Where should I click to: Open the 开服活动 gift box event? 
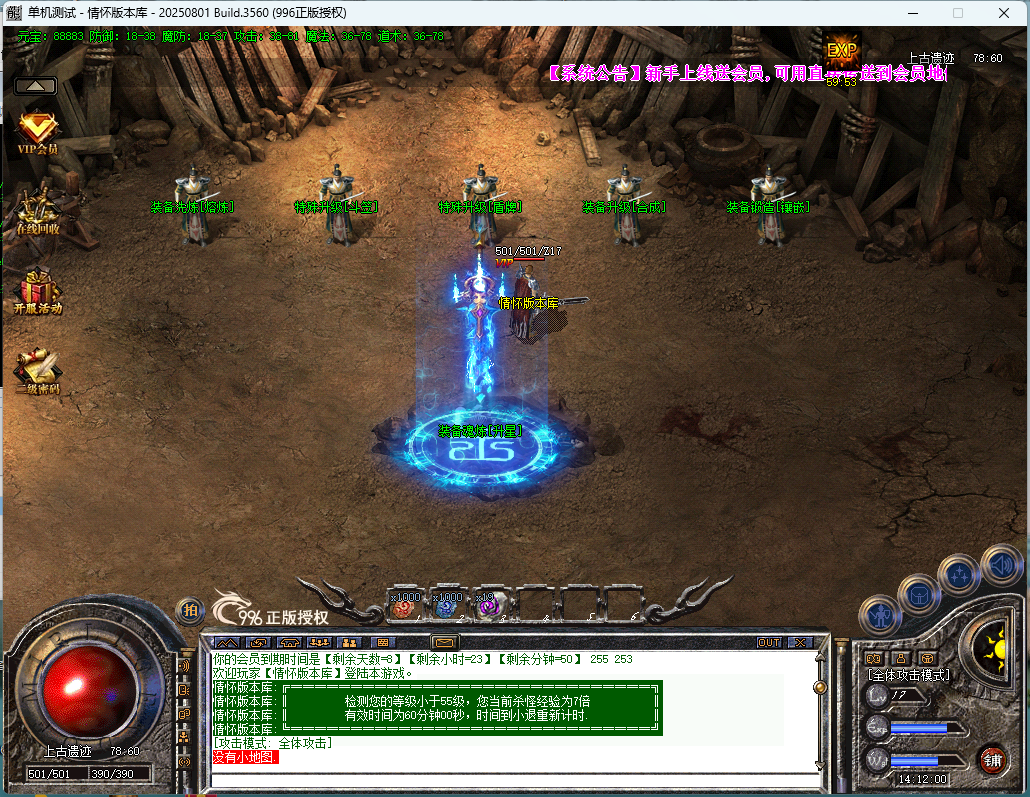point(38,291)
